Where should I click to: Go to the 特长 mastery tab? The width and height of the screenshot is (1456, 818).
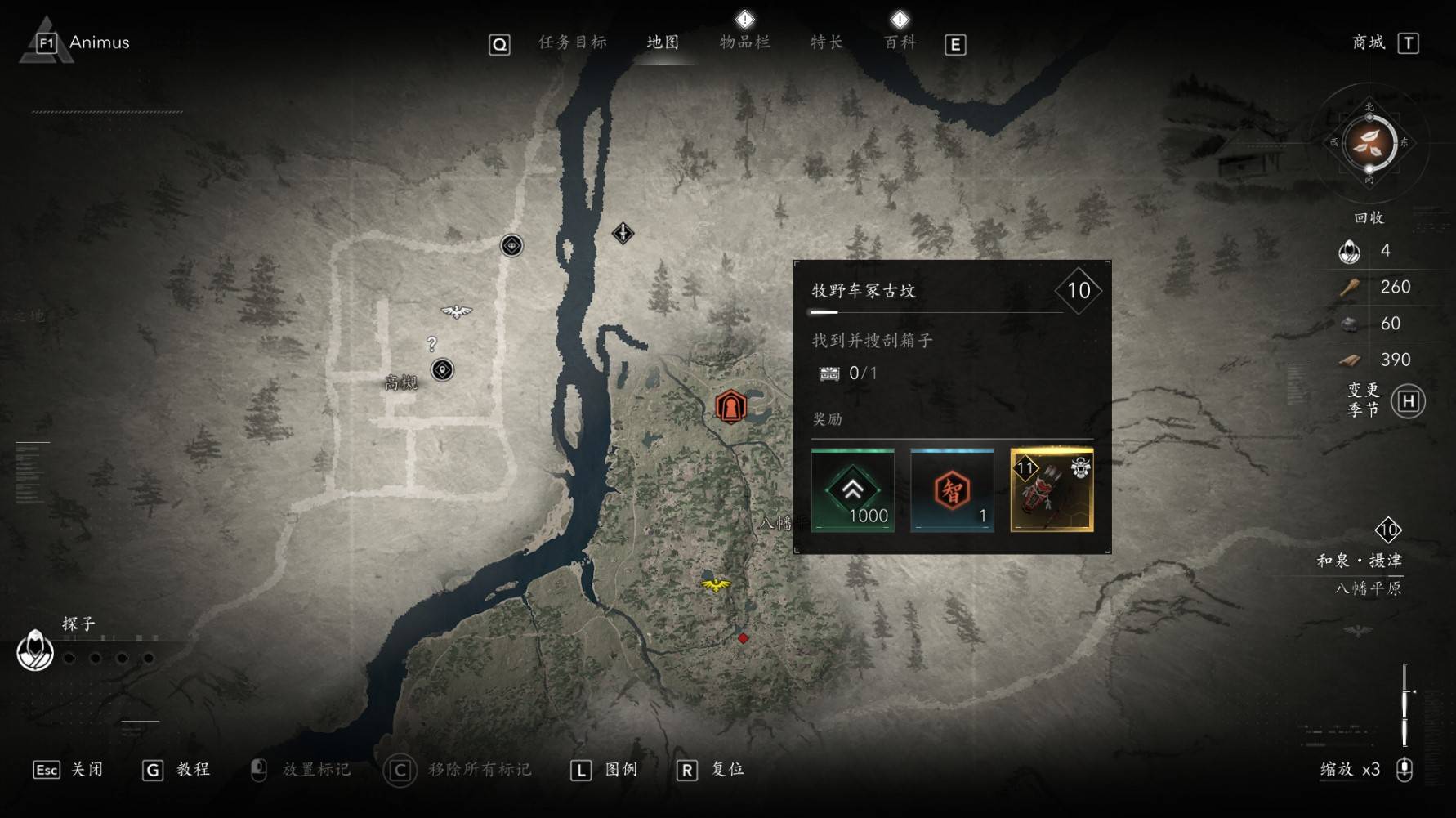pyautogui.click(x=826, y=42)
